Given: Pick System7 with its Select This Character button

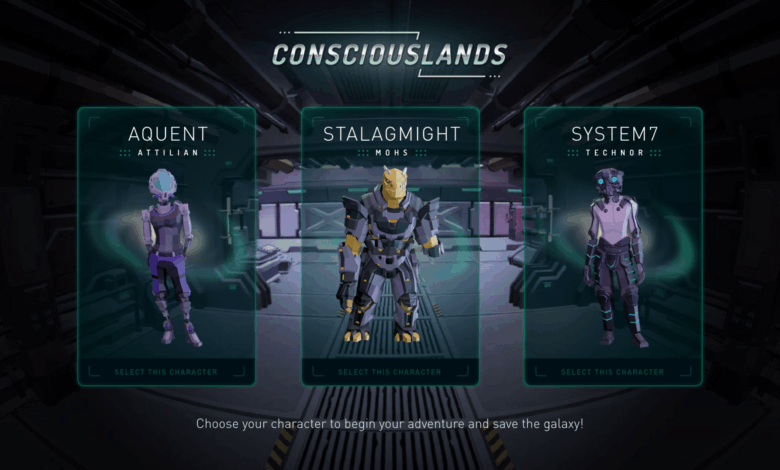Looking at the screenshot, I should (x=613, y=372).
